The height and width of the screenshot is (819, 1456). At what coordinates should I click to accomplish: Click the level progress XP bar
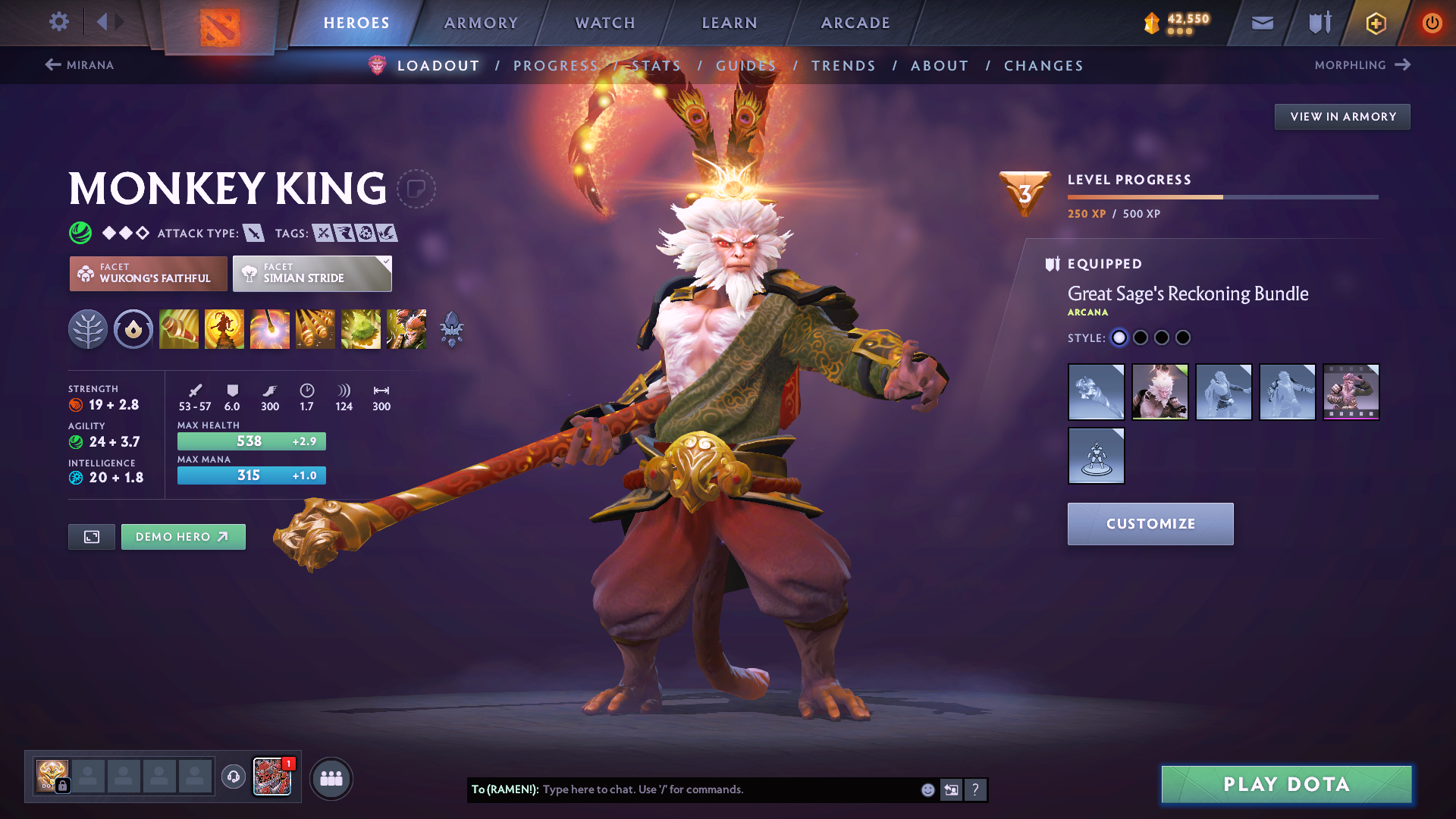[x=1221, y=196]
